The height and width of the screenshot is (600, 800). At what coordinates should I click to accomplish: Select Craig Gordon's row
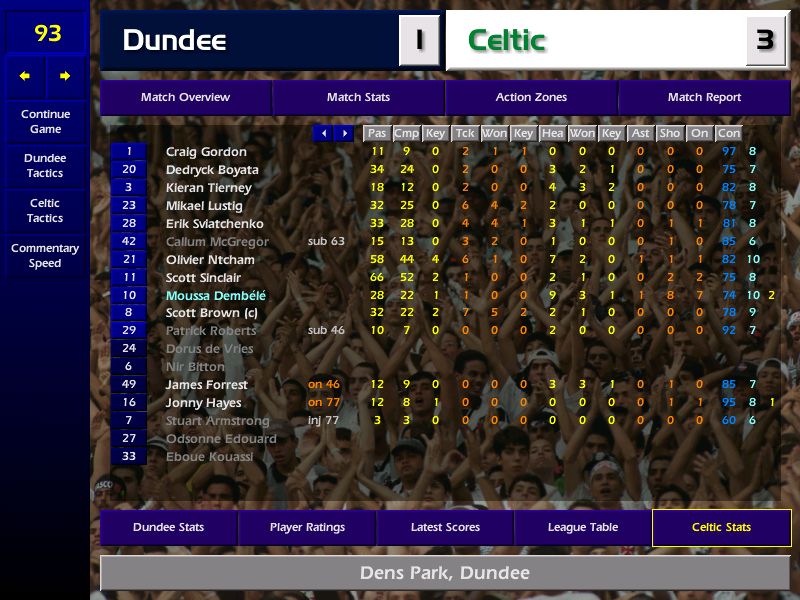(x=206, y=152)
